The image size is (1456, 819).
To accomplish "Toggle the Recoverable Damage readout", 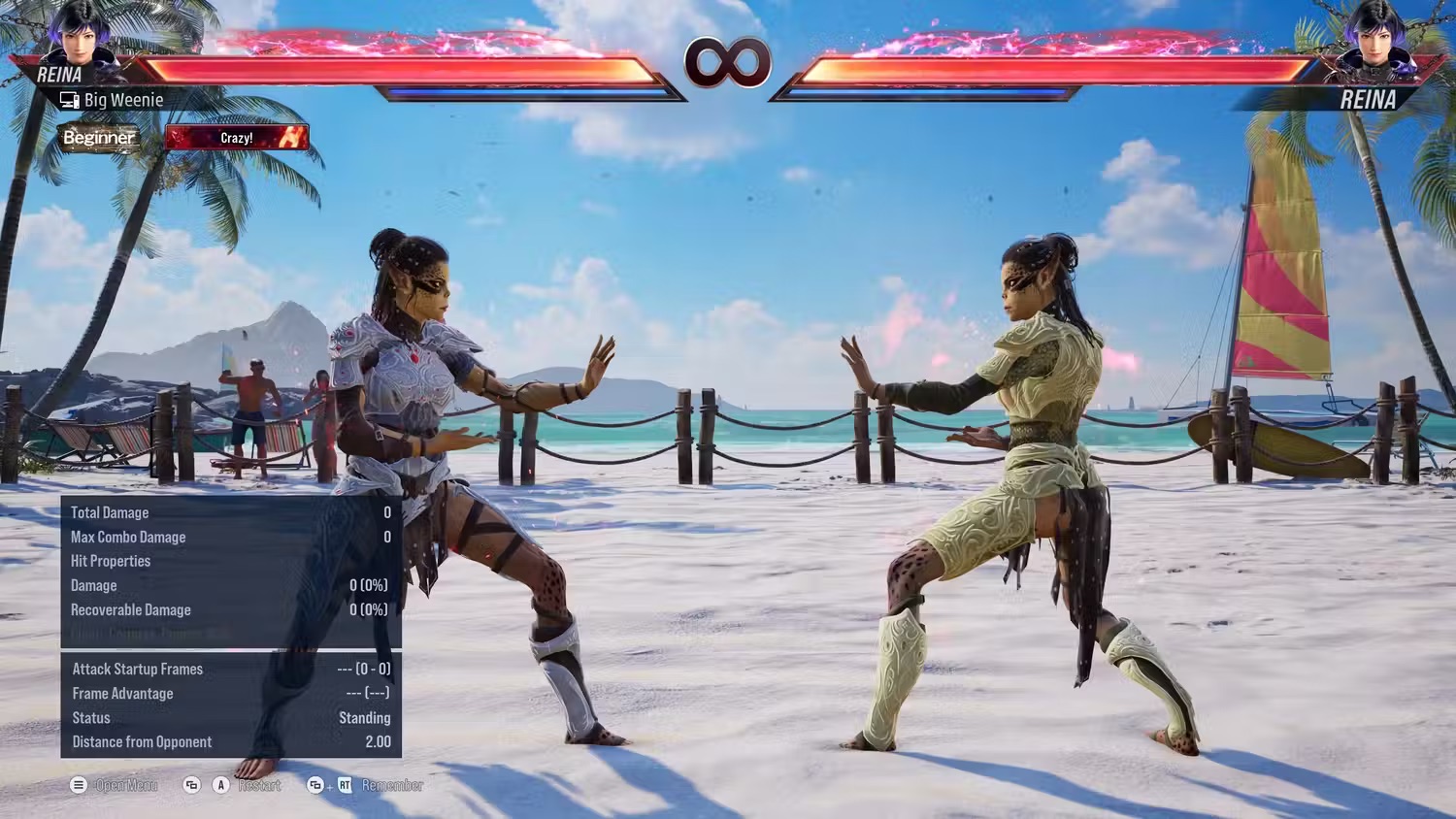I will pyautogui.click(x=131, y=609).
